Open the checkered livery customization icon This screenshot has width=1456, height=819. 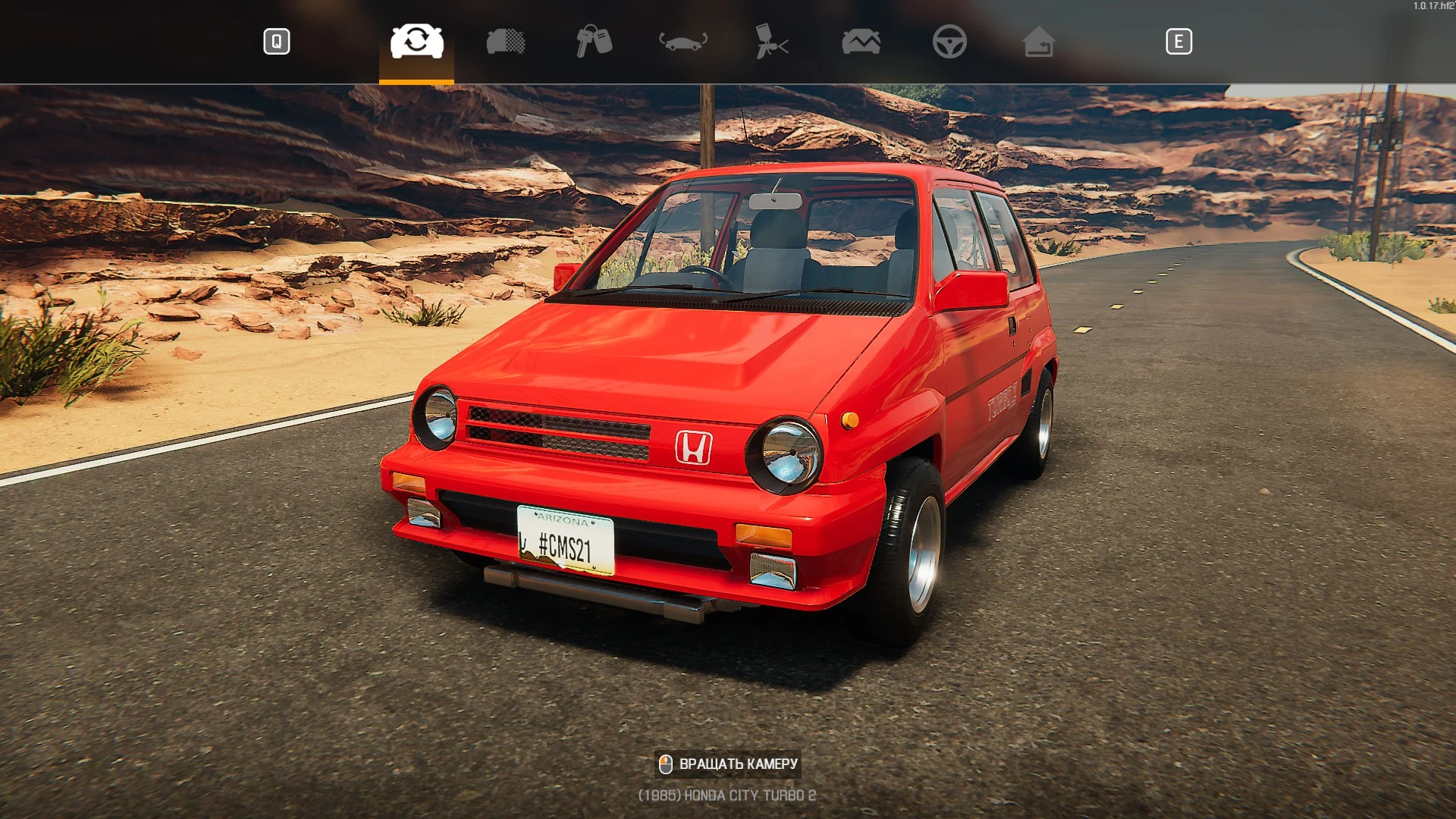click(507, 42)
